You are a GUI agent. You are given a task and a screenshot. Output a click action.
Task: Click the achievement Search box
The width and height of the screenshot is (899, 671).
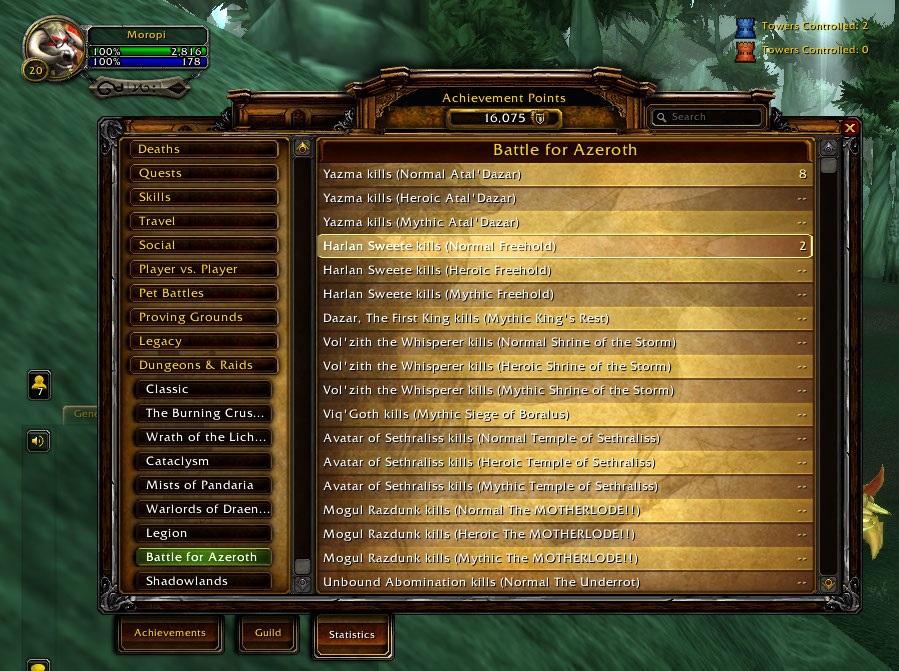(708, 117)
